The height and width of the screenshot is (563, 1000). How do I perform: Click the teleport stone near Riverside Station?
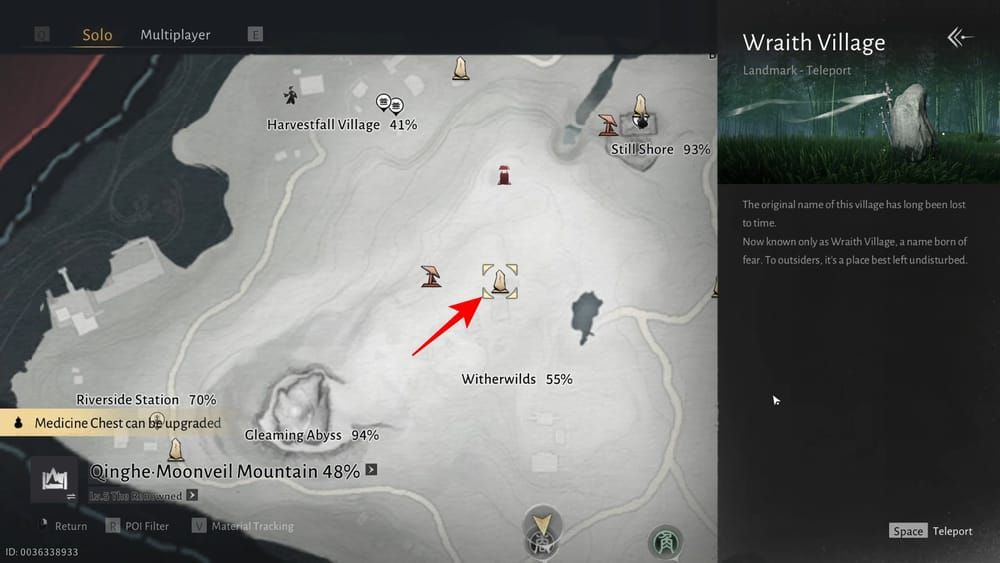pyautogui.click(x=177, y=449)
